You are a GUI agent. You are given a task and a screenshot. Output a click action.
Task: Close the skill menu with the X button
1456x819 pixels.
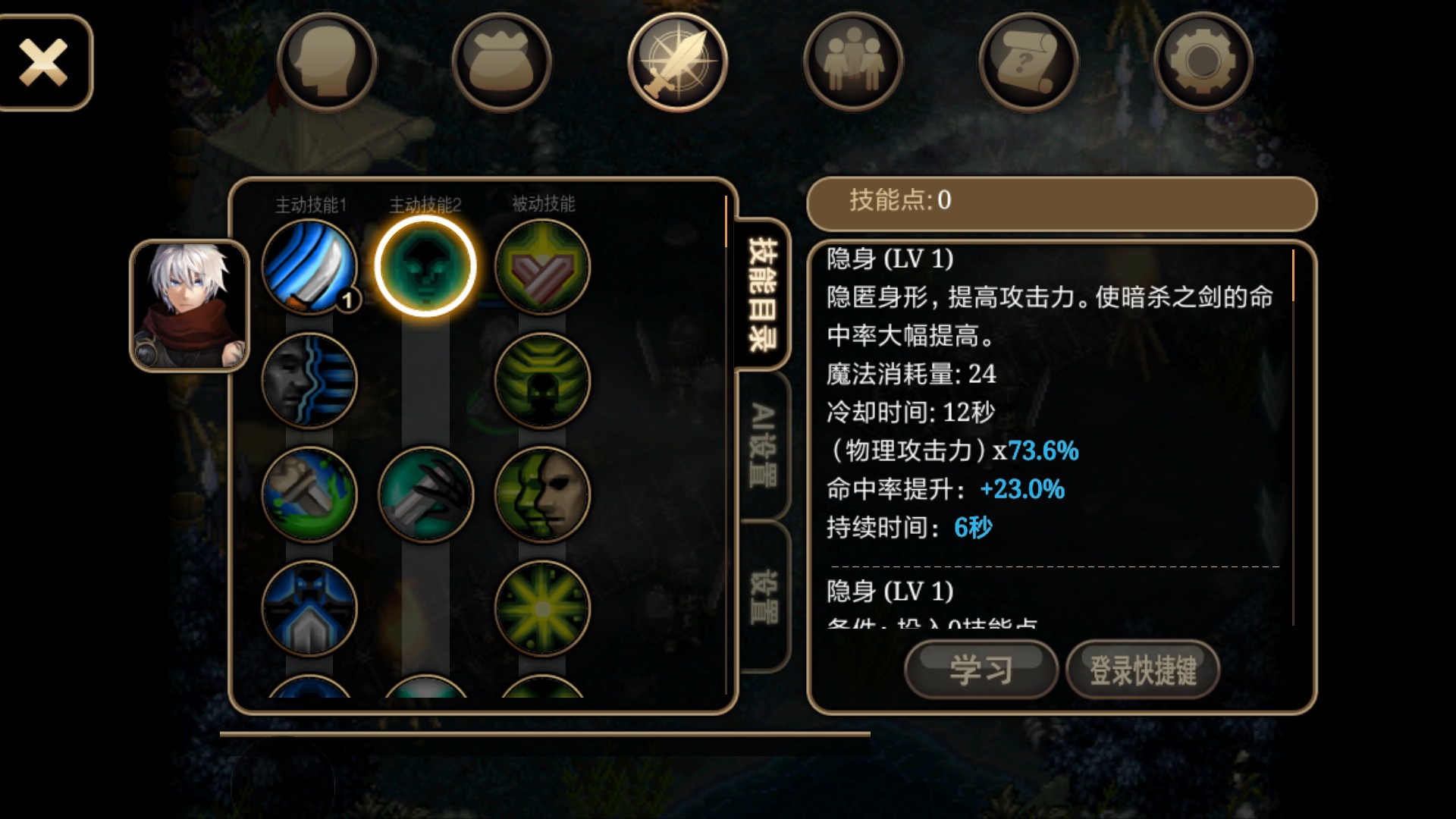[44, 63]
